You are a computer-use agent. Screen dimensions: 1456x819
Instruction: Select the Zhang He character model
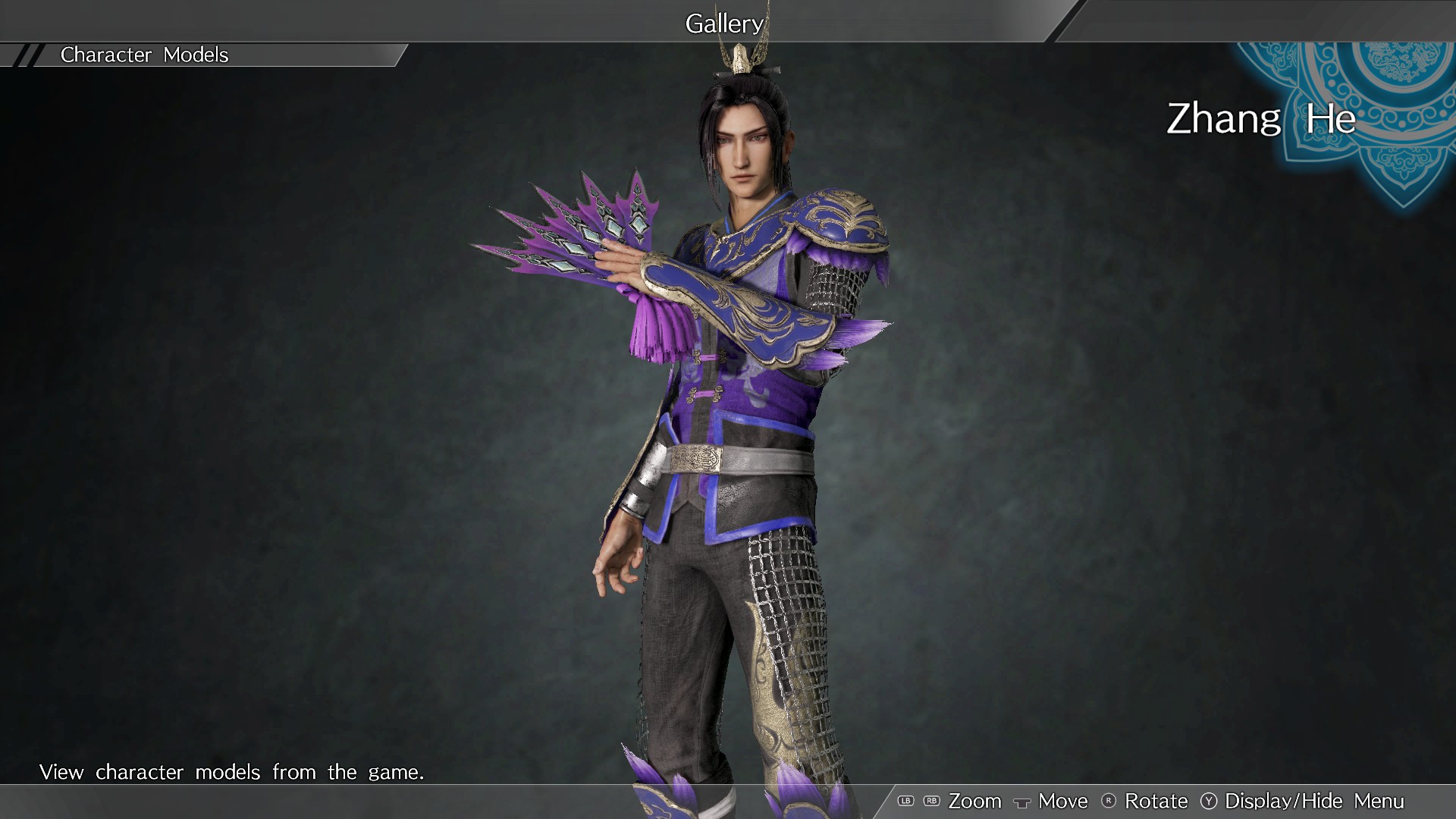click(x=728, y=417)
